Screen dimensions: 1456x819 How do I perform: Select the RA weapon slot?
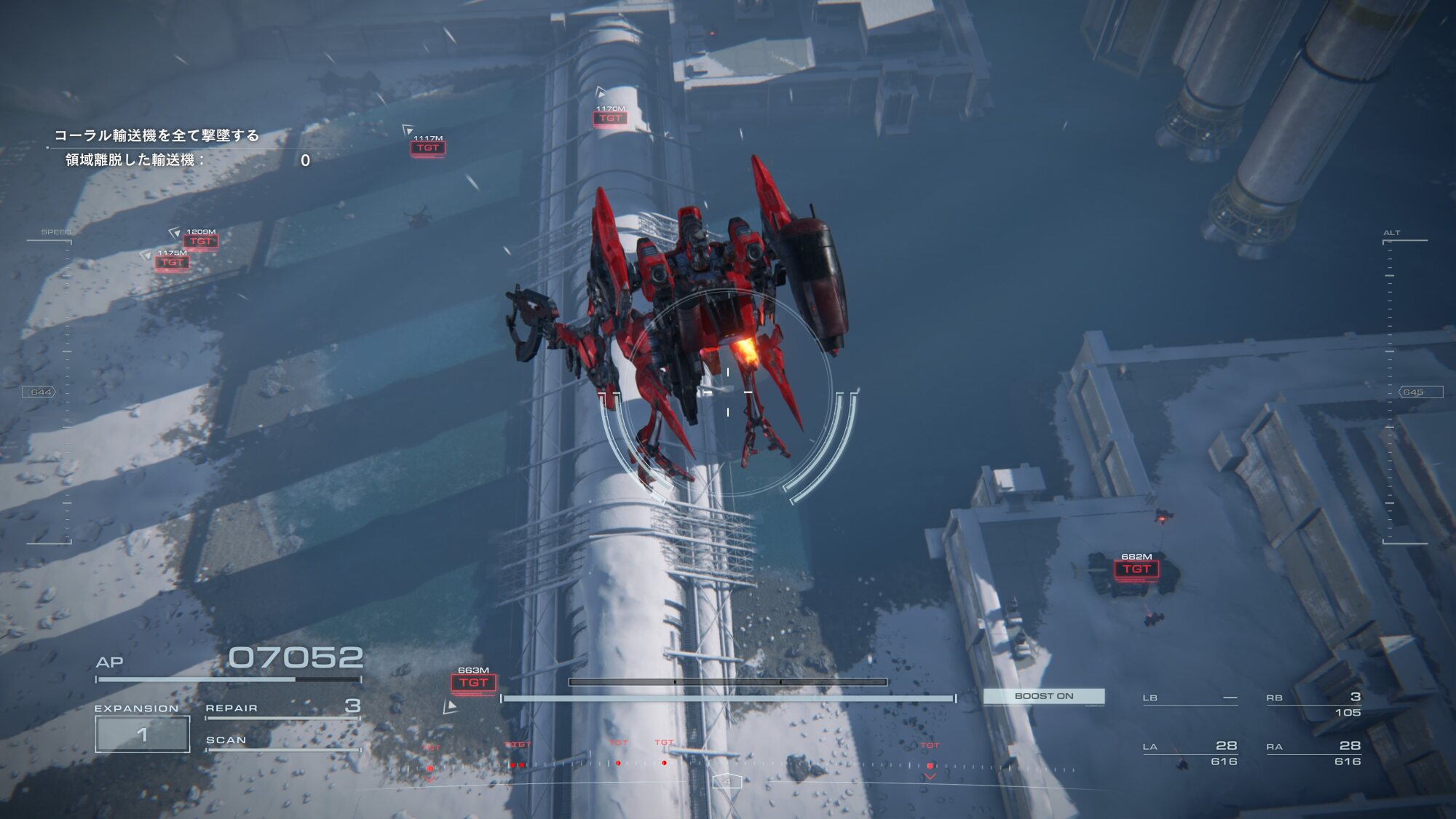[x=1313, y=753]
